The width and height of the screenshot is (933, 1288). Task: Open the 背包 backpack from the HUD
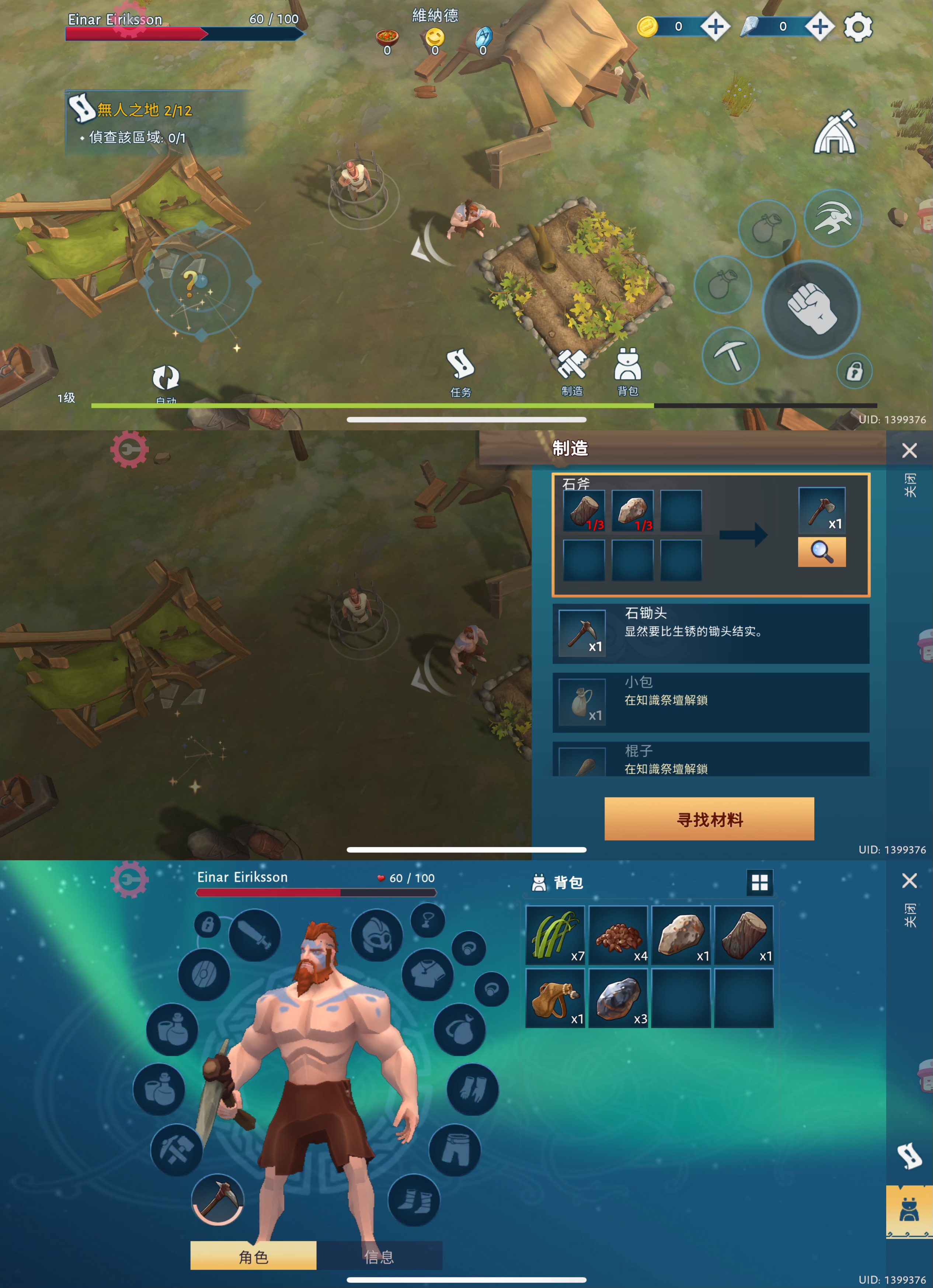(627, 371)
